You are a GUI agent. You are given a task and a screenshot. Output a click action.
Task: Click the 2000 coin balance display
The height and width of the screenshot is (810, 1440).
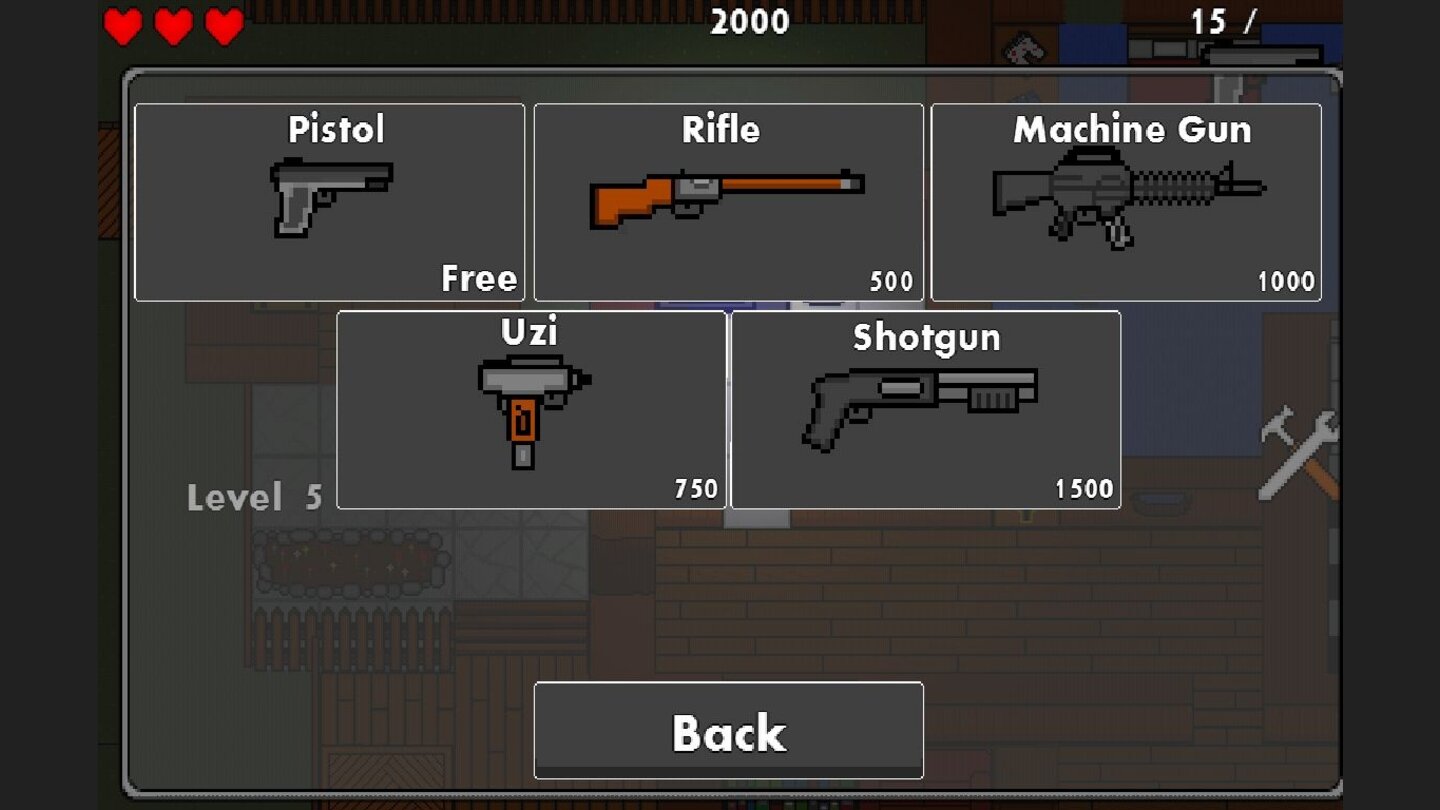pyautogui.click(x=752, y=21)
